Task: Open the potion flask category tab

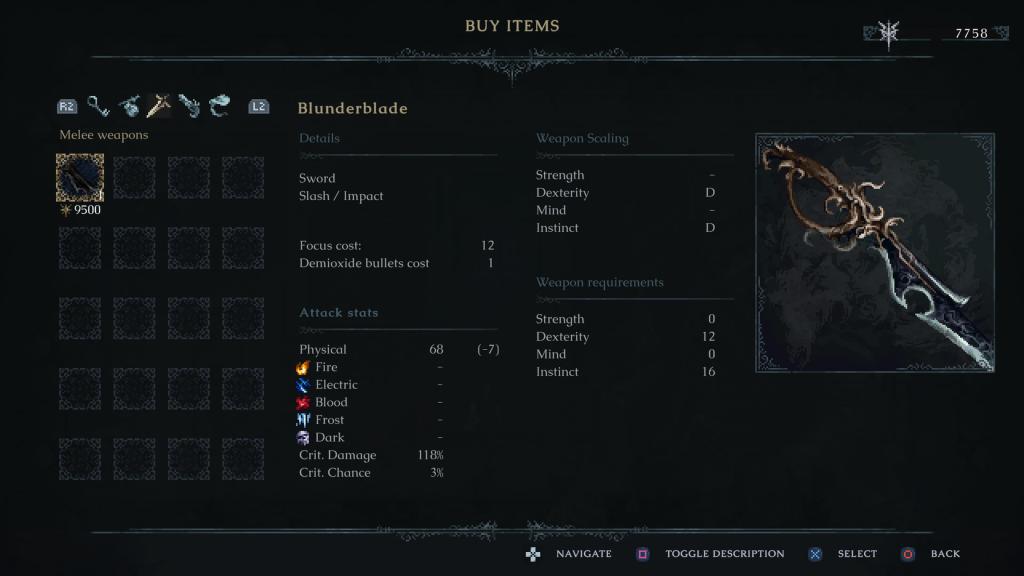Action: pos(128,105)
